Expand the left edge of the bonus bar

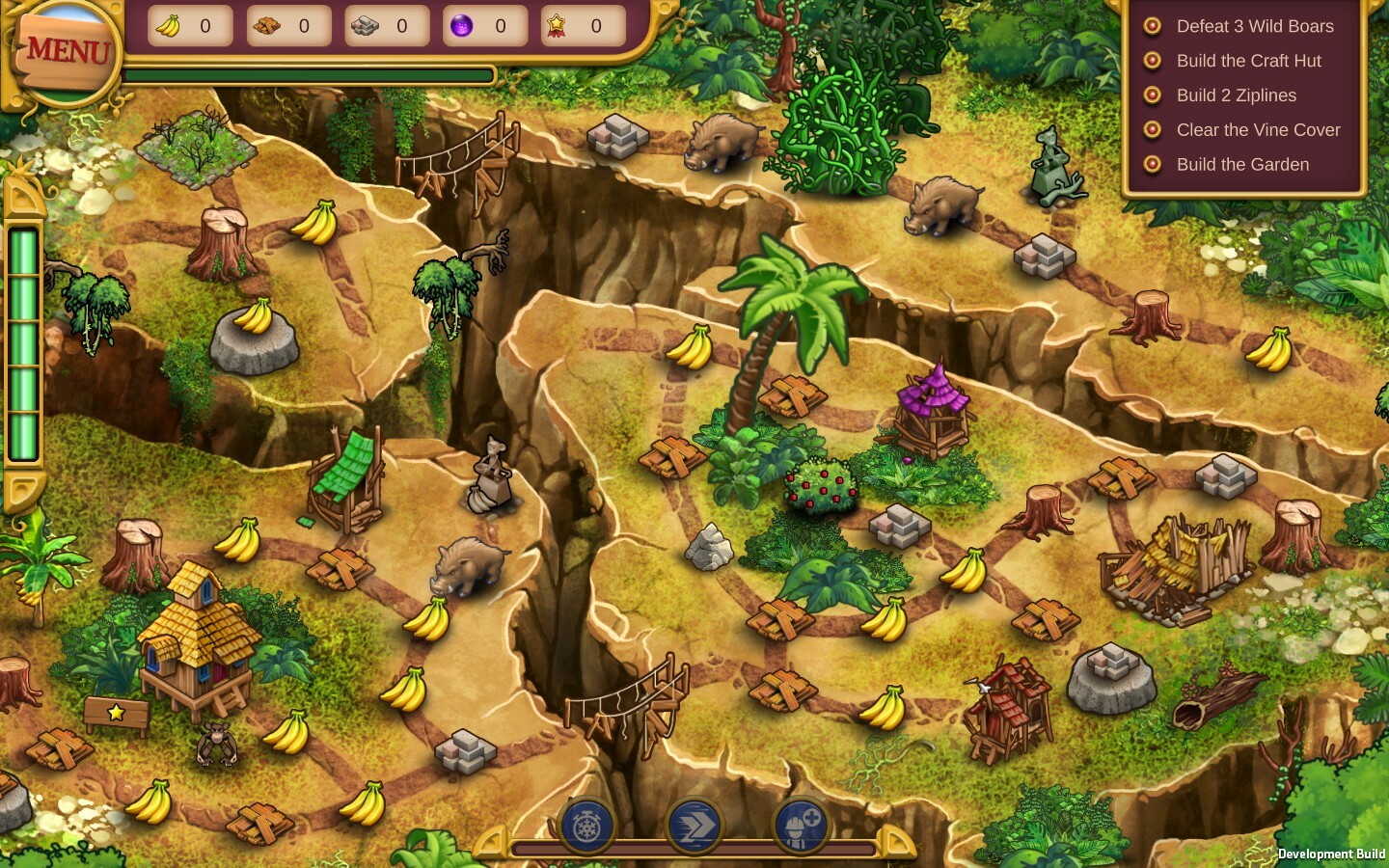click(490, 842)
